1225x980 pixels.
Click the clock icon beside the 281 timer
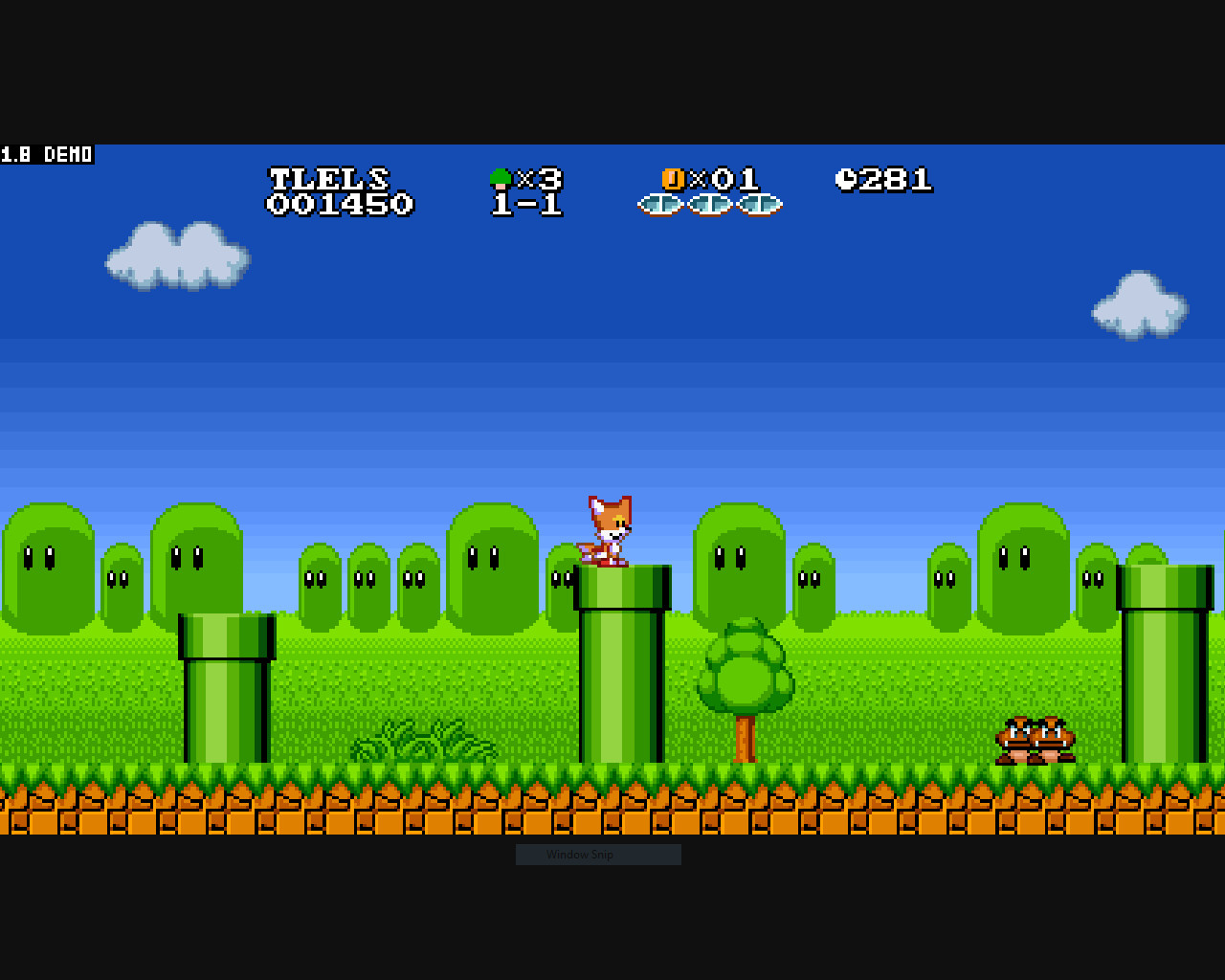pyautogui.click(x=847, y=179)
